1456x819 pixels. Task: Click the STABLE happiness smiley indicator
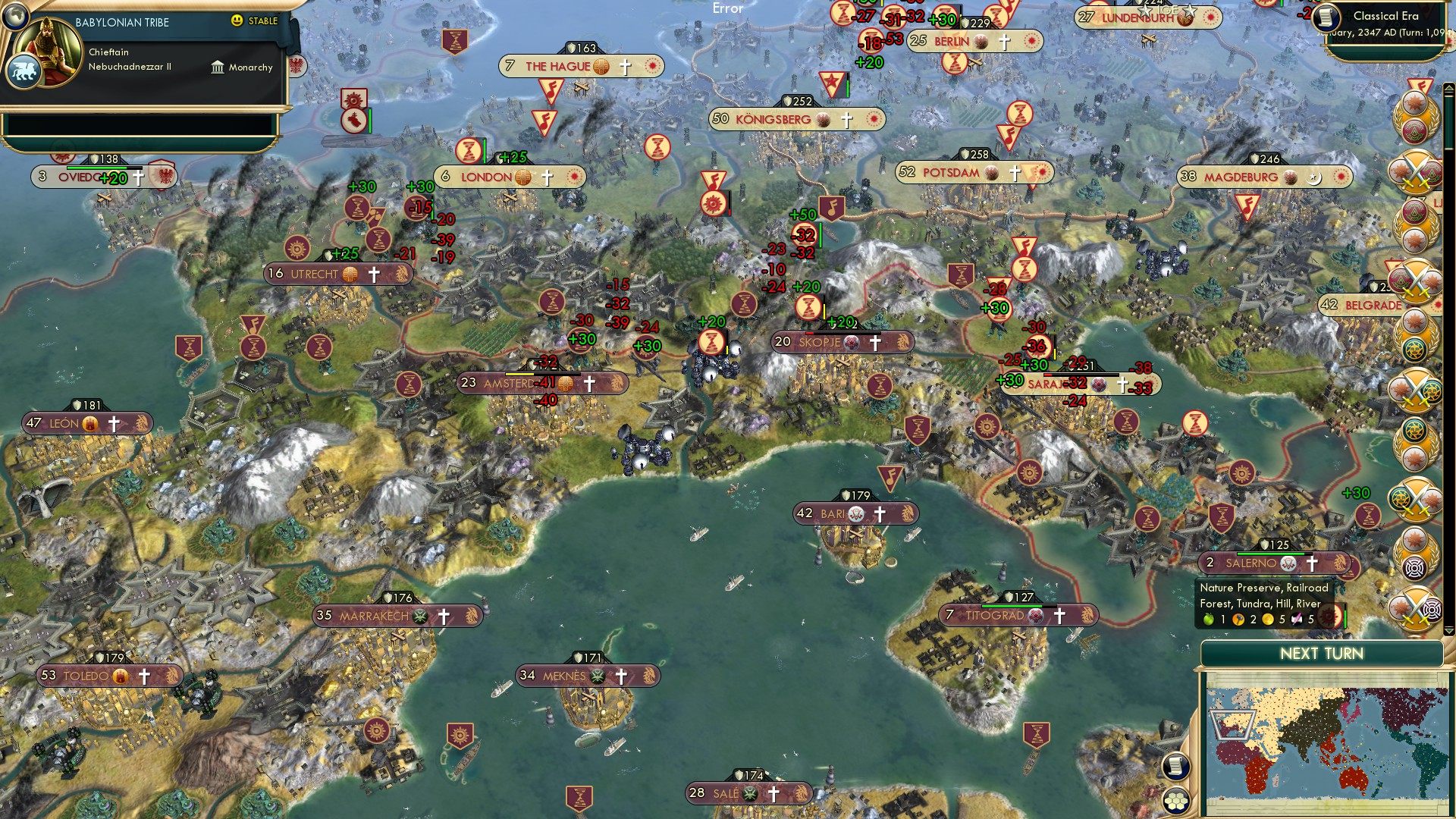[x=236, y=21]
